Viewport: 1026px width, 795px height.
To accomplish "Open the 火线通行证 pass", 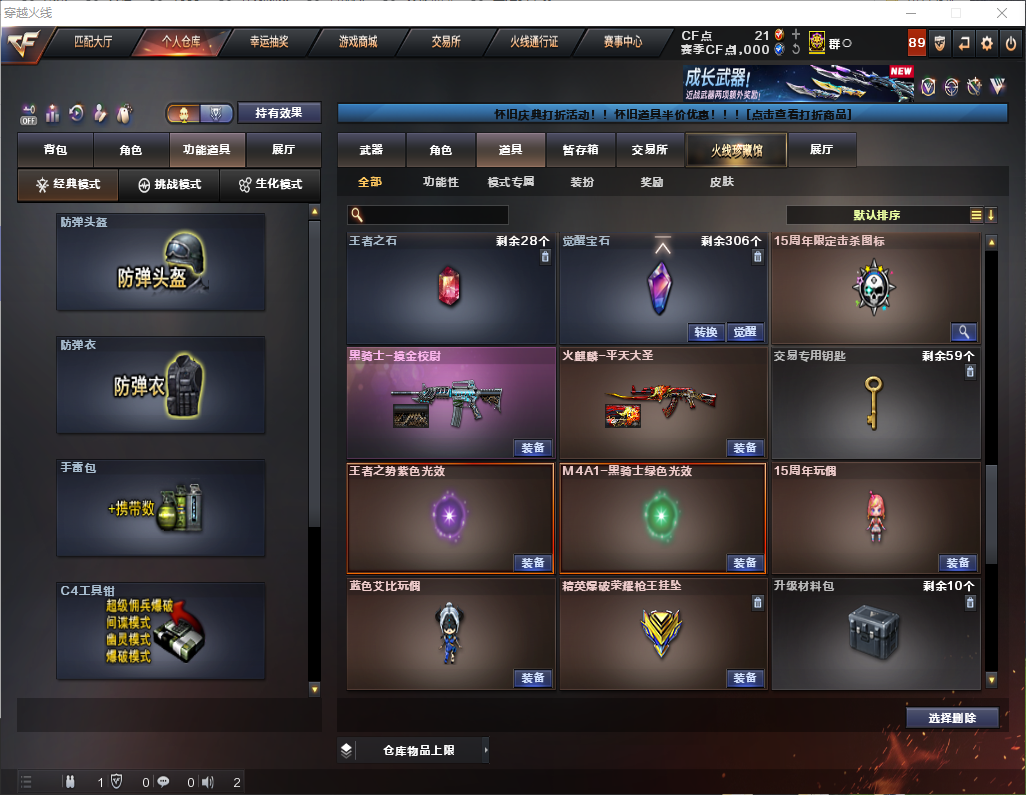I will (534, 42).
